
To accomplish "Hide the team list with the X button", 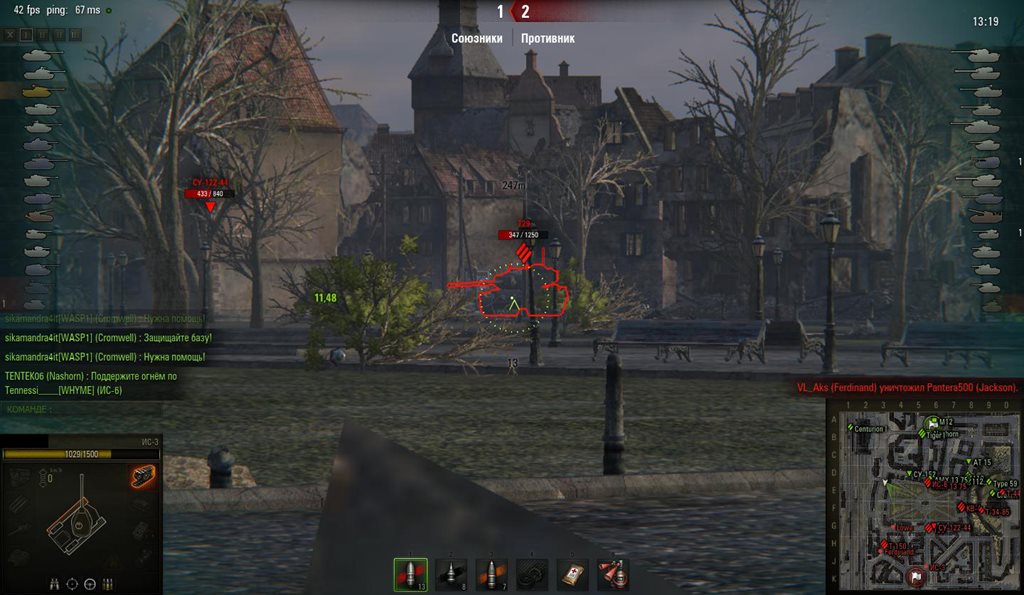I will [11, 34].
